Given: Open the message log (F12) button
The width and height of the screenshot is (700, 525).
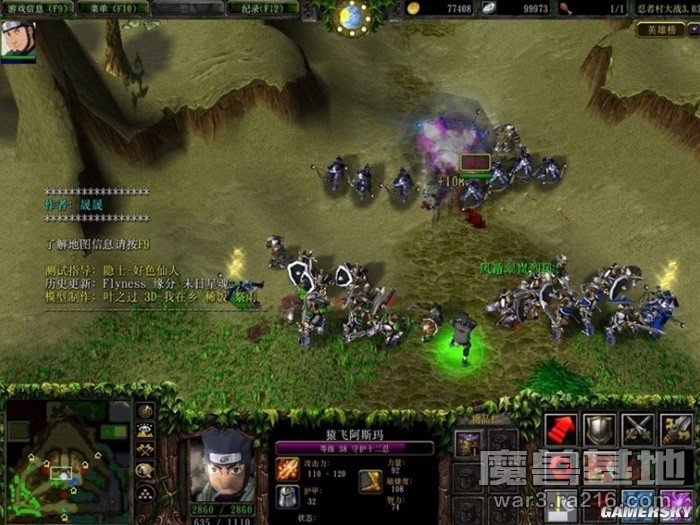Looking at the screenshot, I should [x=256, y=9].
